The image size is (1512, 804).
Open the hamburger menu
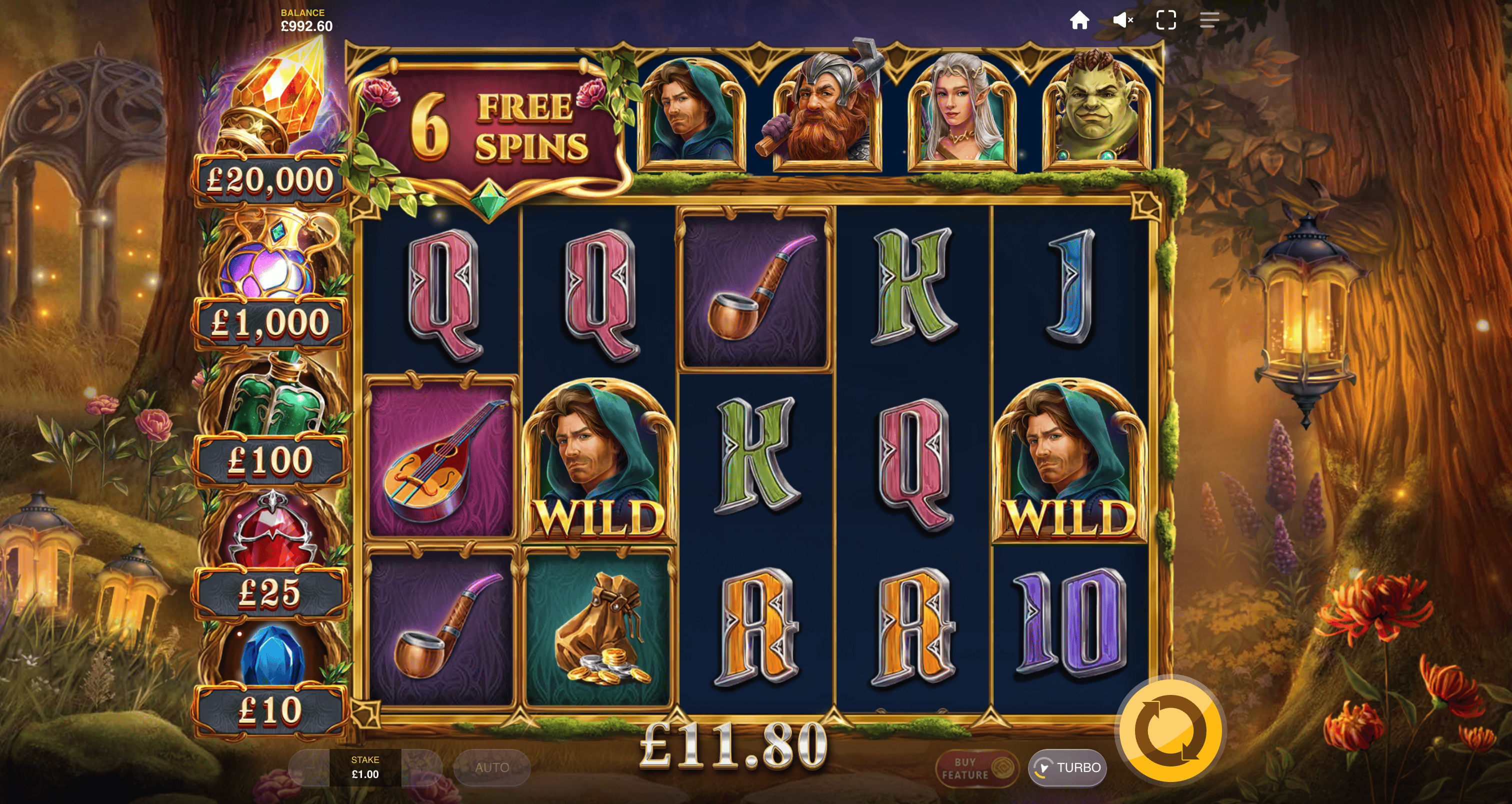pos(1209,21)
